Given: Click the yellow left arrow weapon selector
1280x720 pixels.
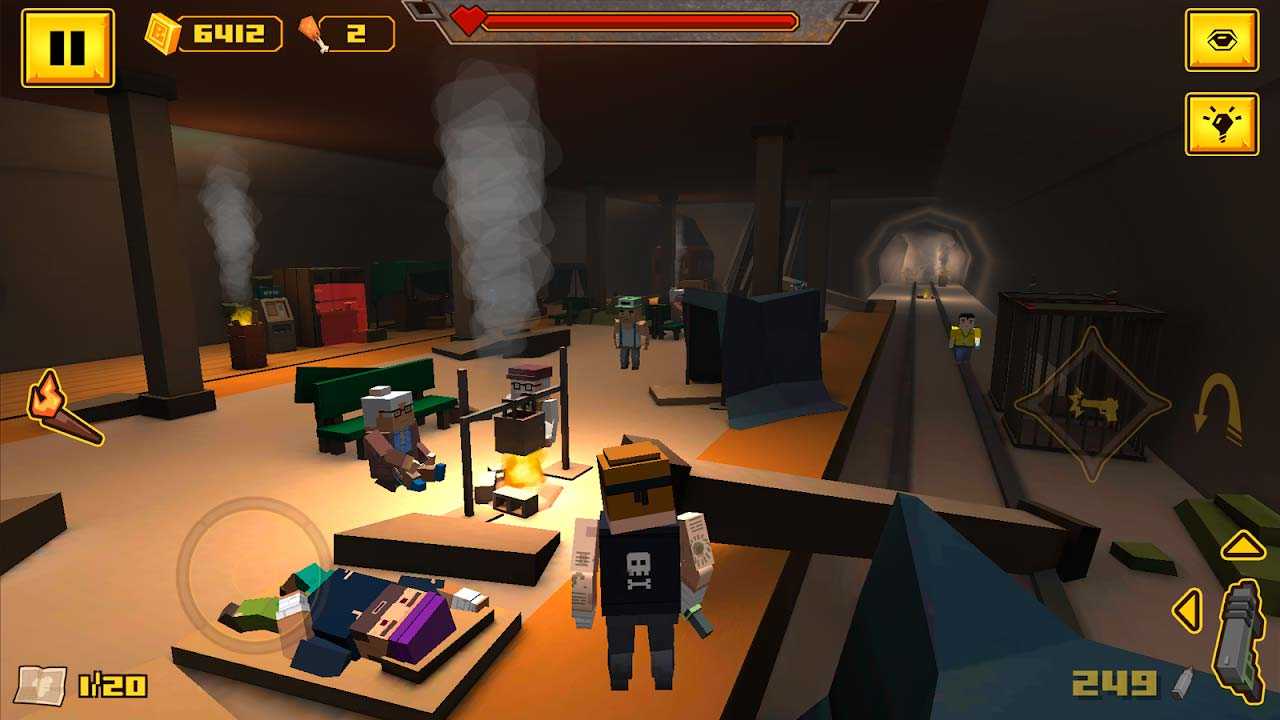Looking at the screenshot, I should point(1187,609).
